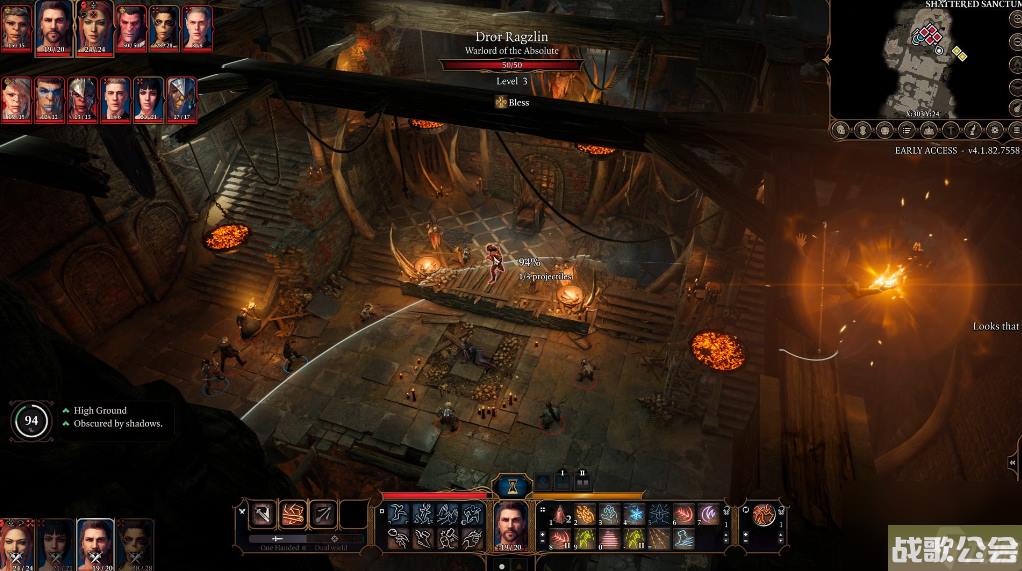Select the ranged bow weapon slot
The height and width of the screenshot is (571, 1022).
[322, 514]
